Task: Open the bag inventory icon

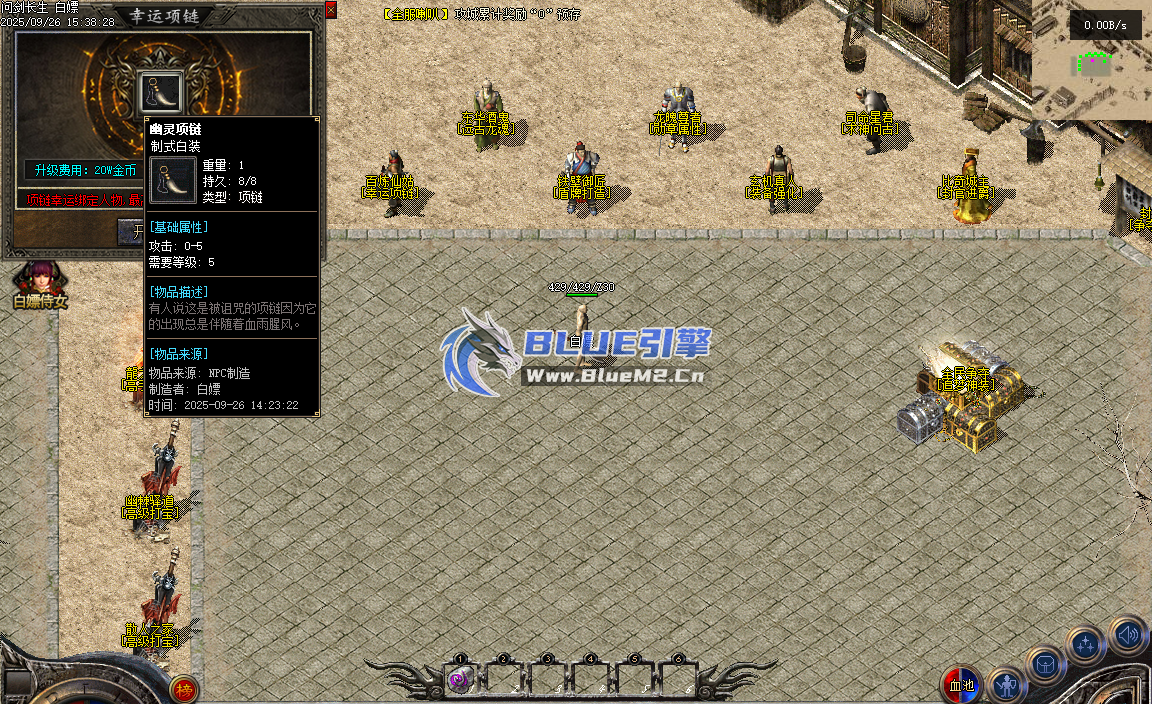Action: [1046, 665]
